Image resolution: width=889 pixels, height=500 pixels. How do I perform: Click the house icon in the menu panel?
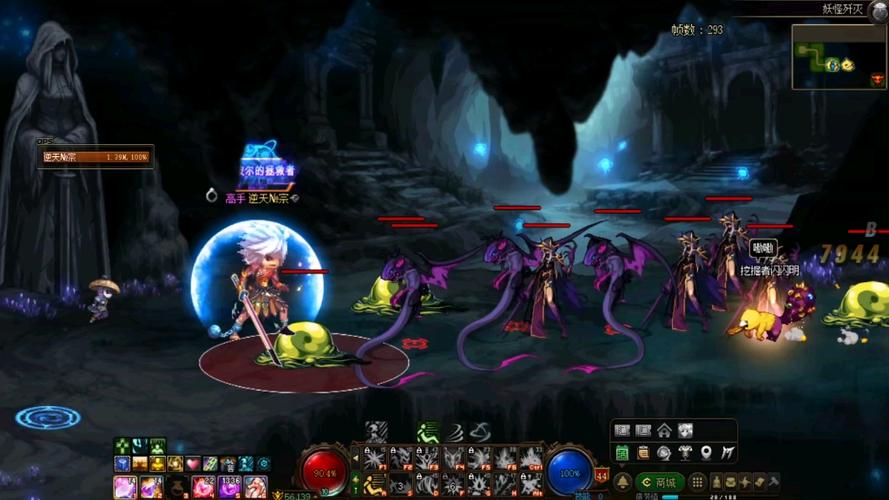click(664, 431)
